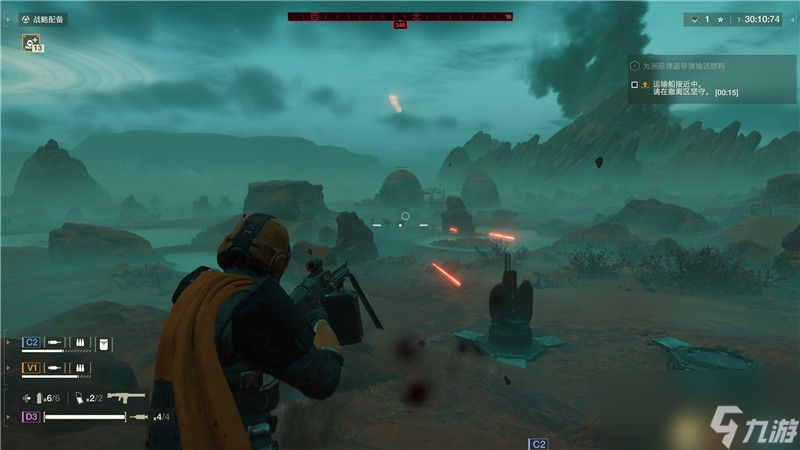Select the D3 player tag
The height and width of the screenshot is (450, 800).
coord(31,416)
